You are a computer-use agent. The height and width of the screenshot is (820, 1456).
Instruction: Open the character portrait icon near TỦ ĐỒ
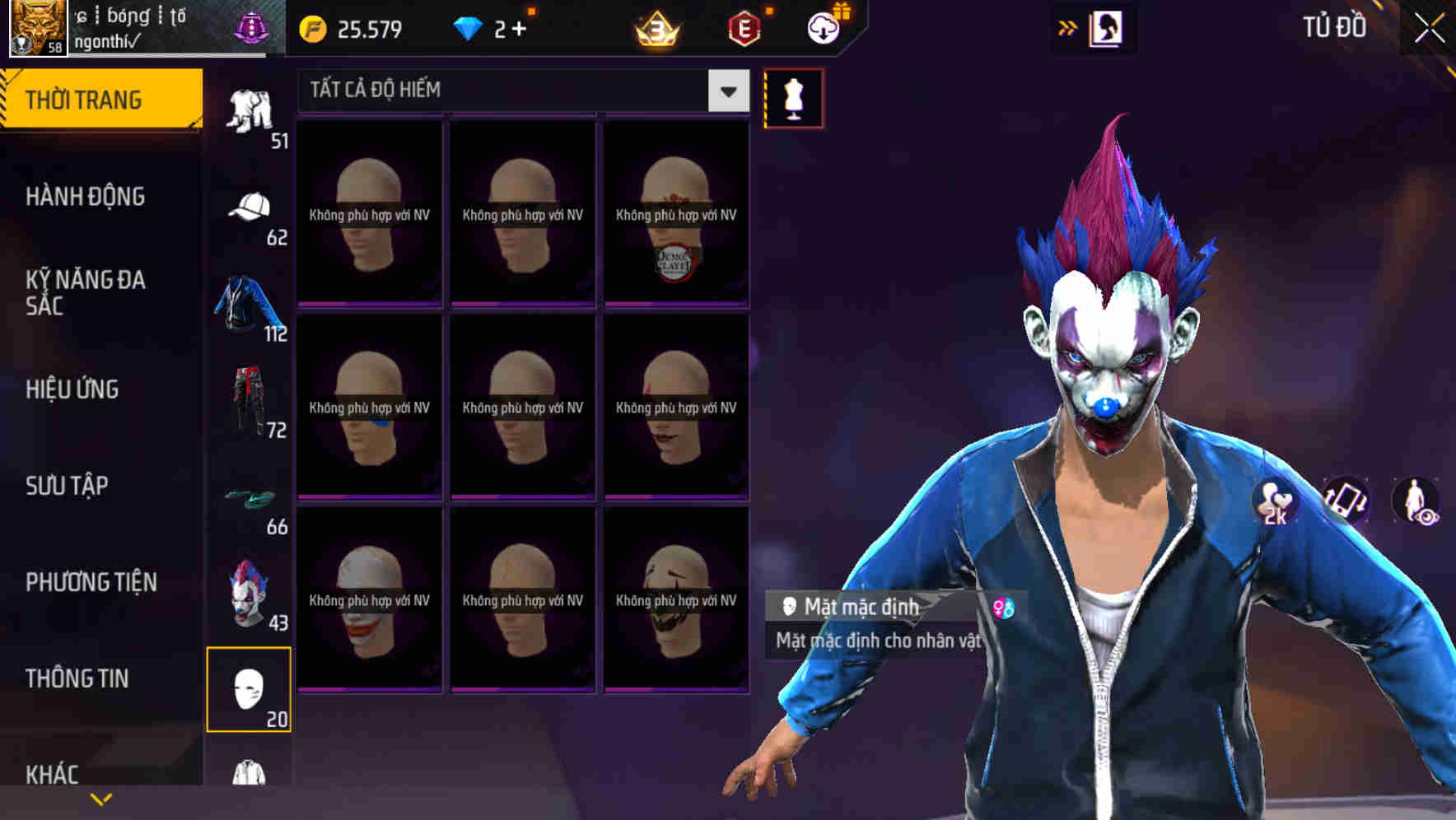click(x=1107, y=27)
